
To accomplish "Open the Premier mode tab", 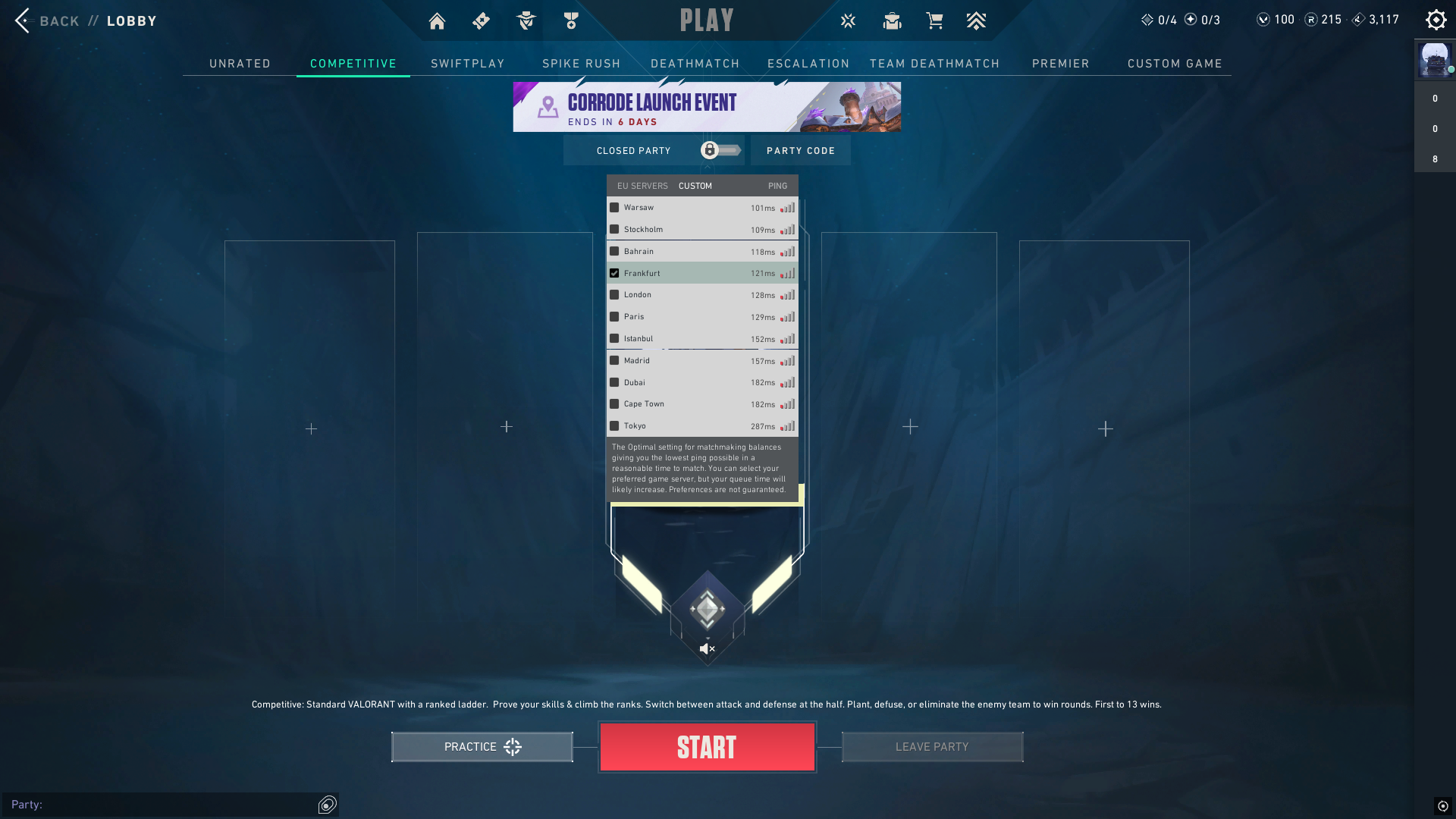I will [x=1060, y=64].
